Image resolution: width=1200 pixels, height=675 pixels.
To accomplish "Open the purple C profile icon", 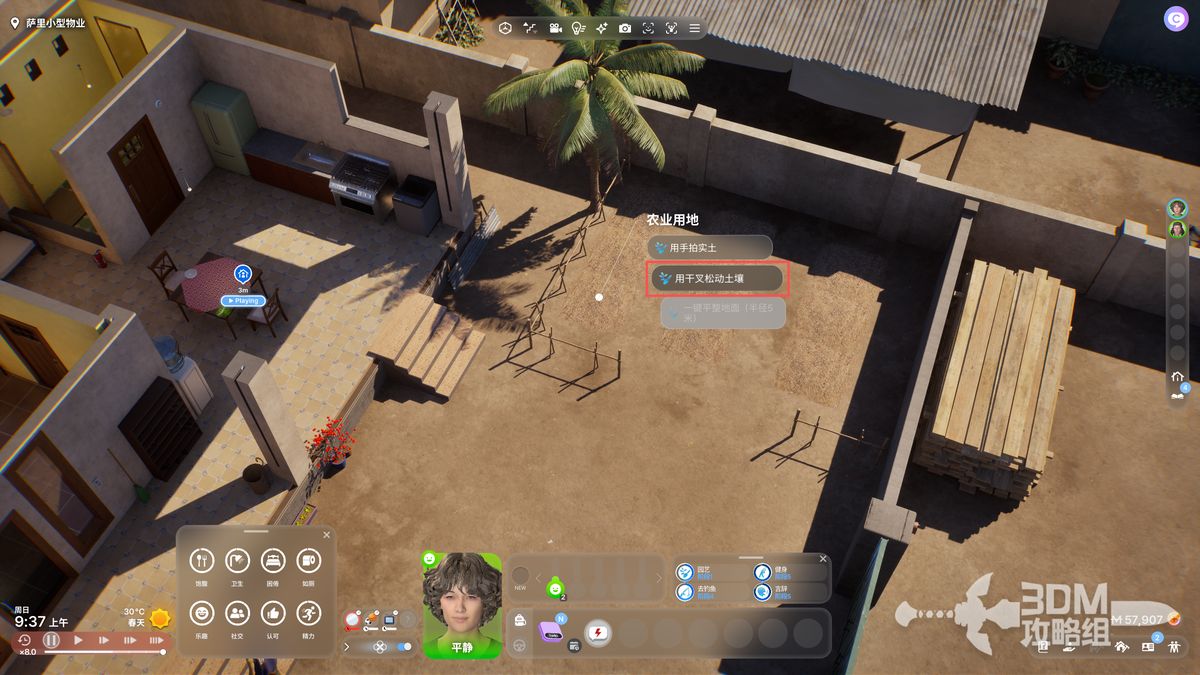I will tap(1174, 18).
